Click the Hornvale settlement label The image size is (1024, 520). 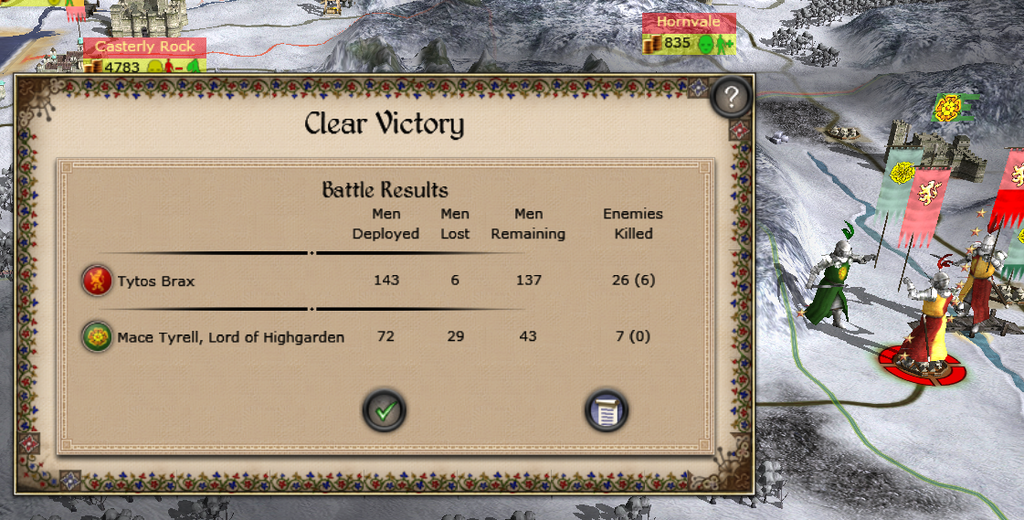click(x=688, y=22)
